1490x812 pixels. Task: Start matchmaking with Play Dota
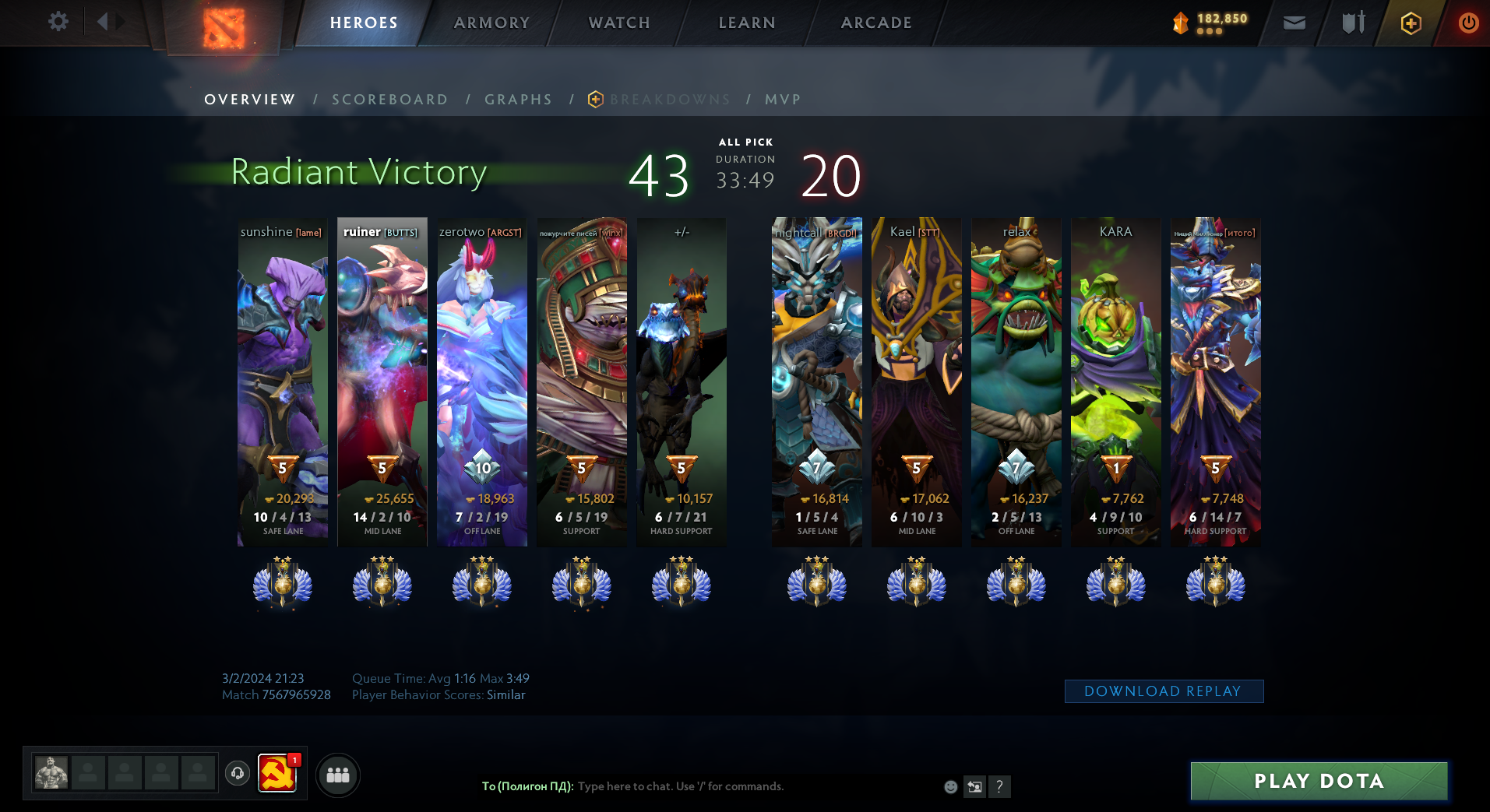coord(1319,781)
